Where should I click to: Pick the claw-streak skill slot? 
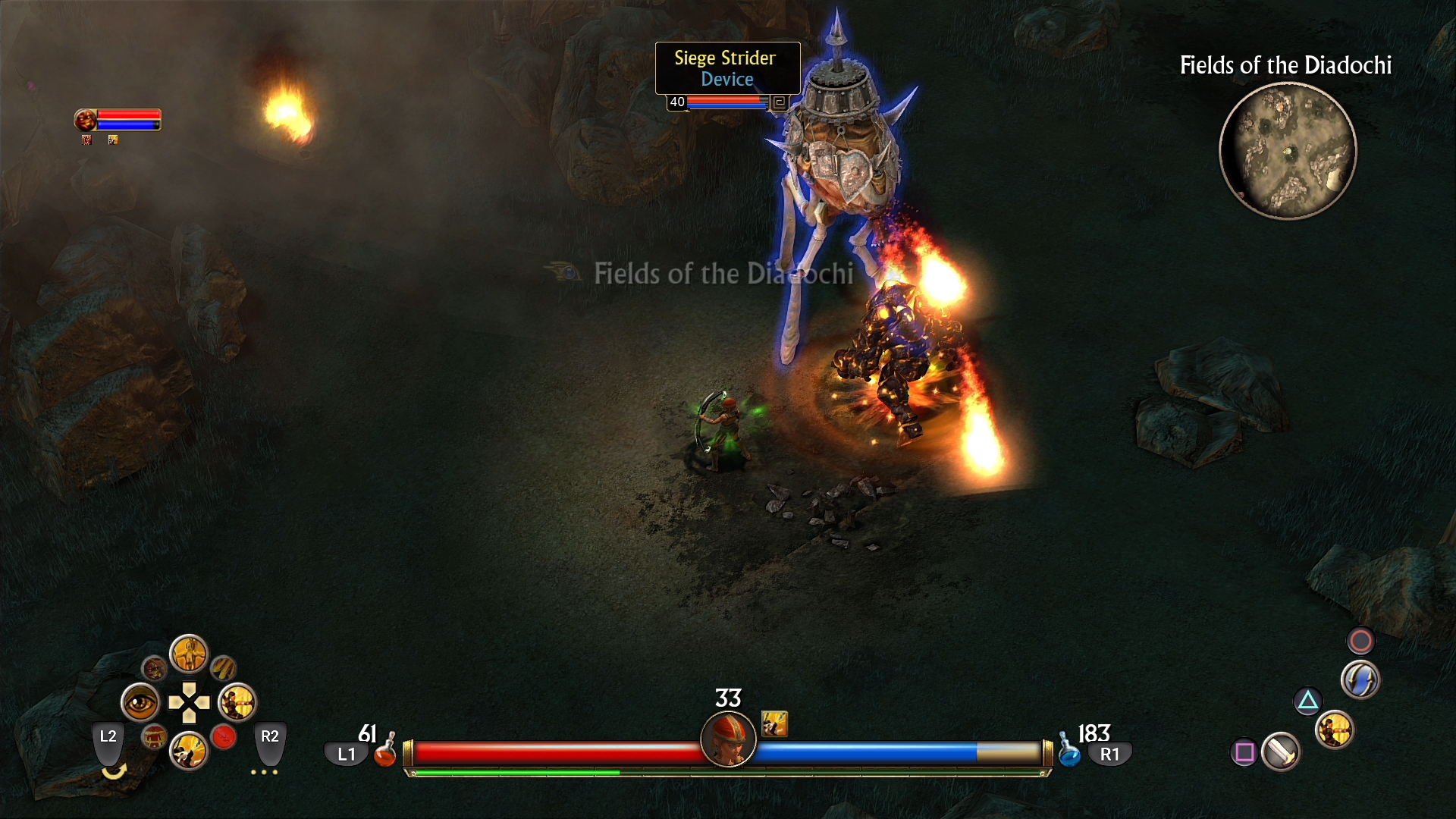[224, 668]
